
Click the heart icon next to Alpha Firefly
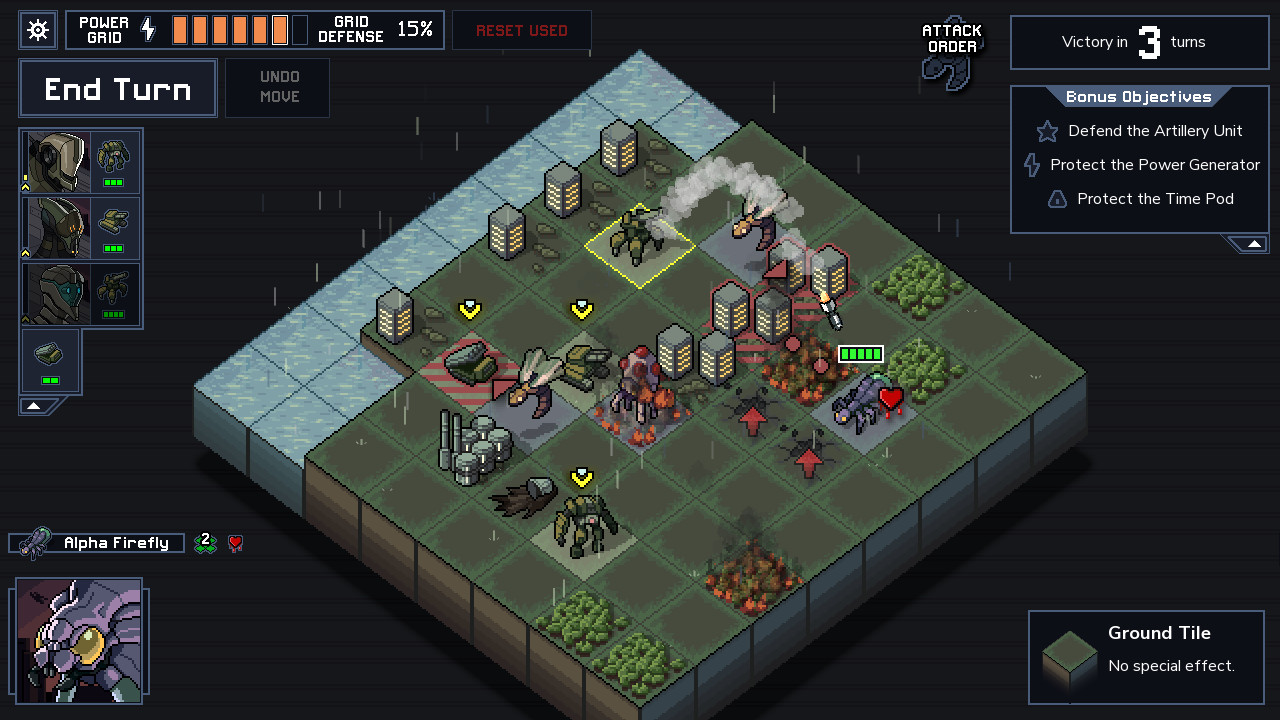pyautogui.click(x=235, y=543)
